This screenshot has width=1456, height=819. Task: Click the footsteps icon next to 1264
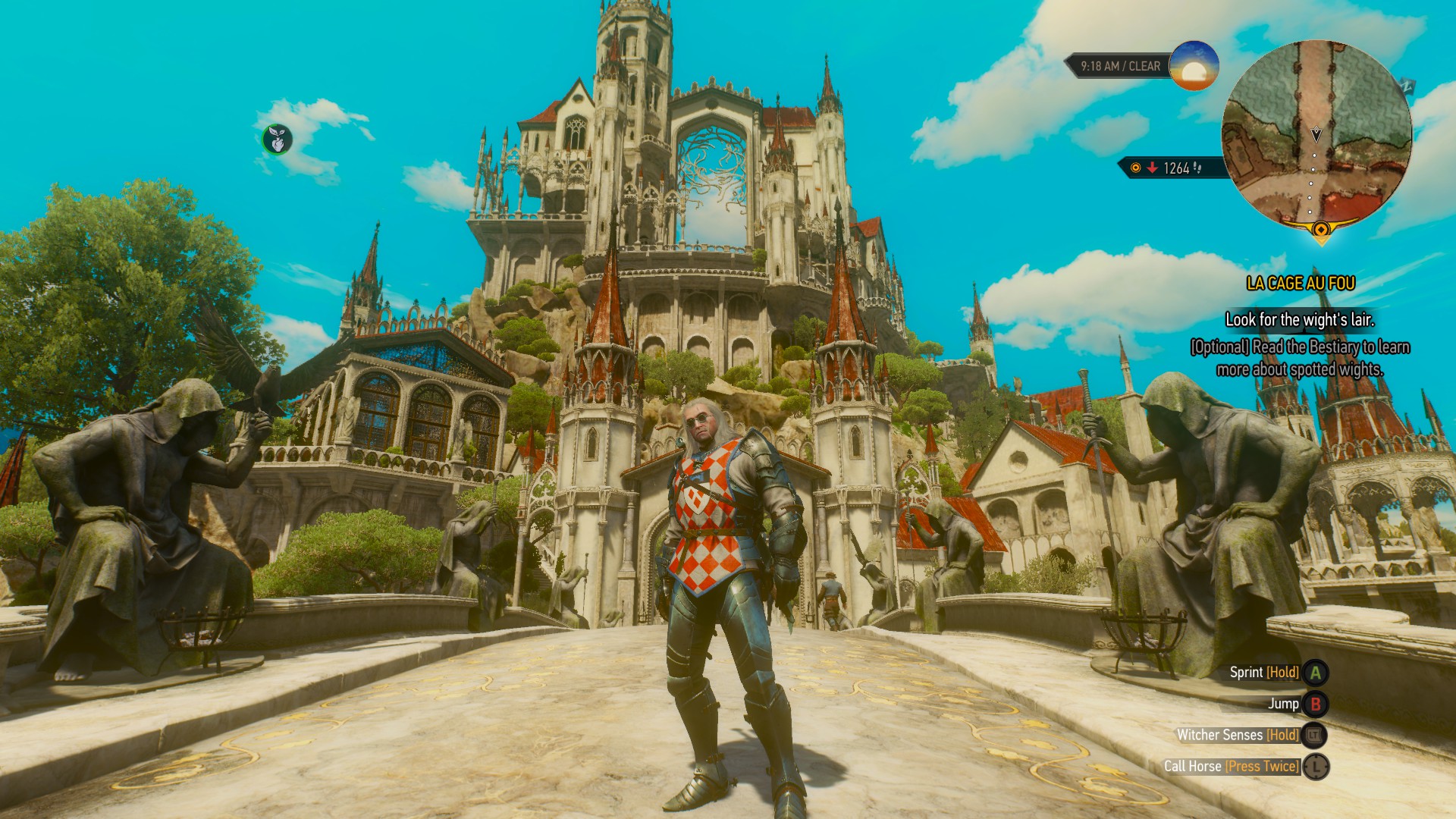[x=1196, y=168]
